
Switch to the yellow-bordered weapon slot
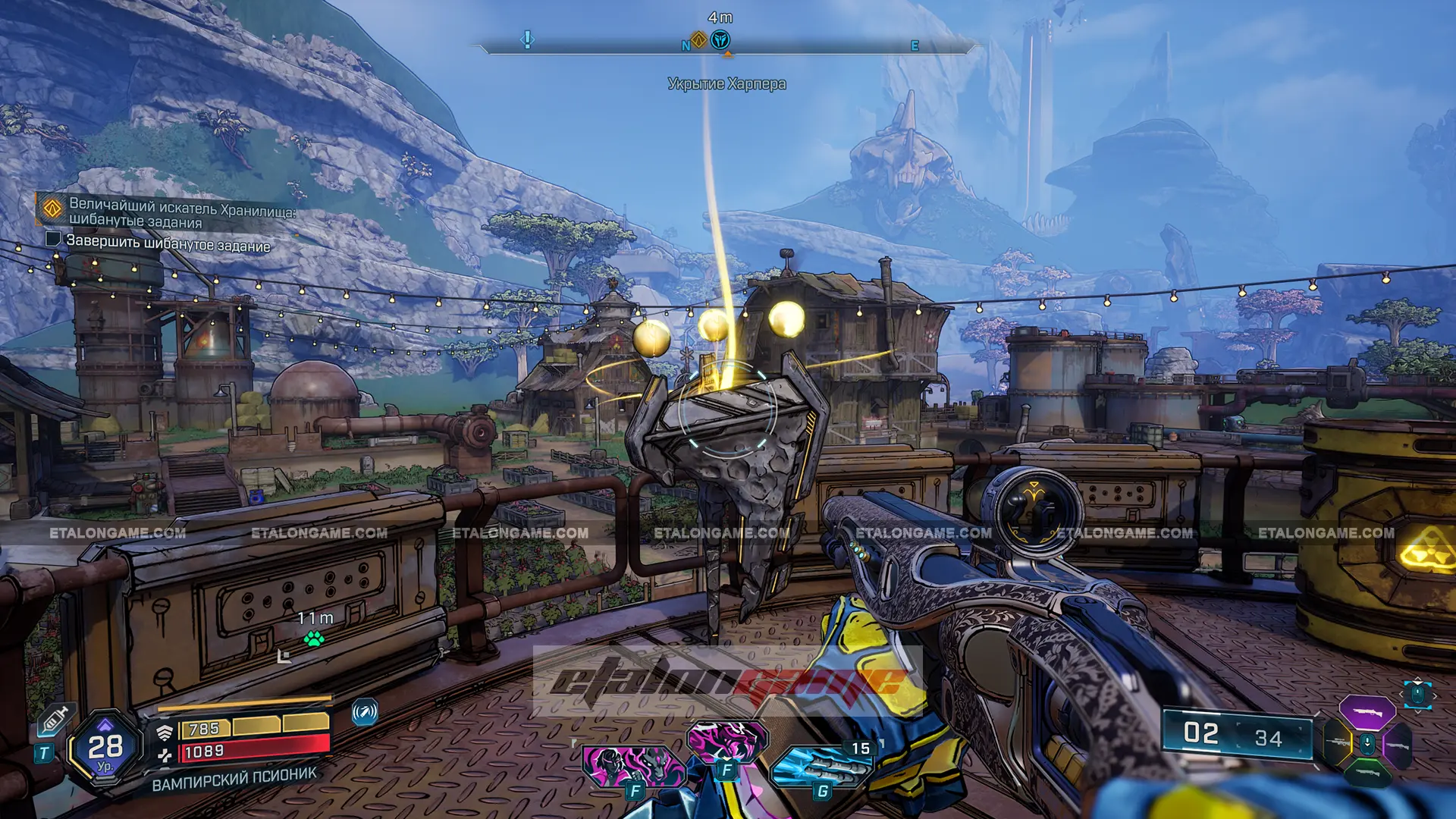pyautogui.click(x=1338, y=743)
